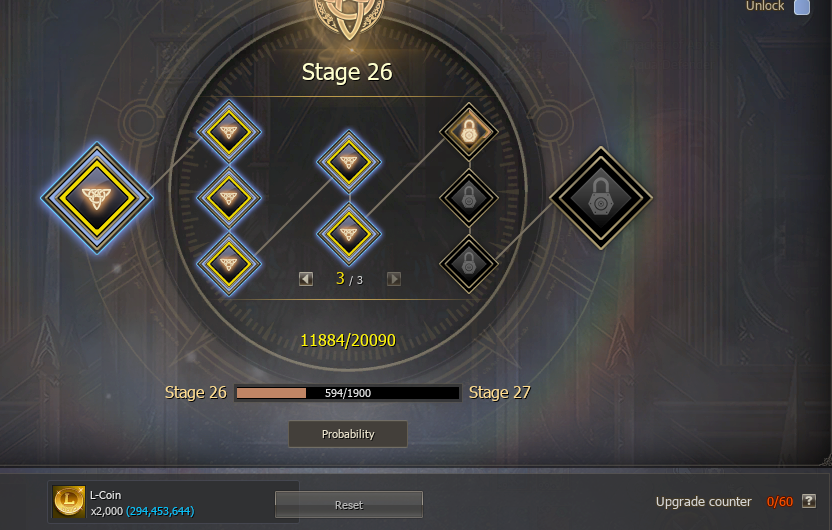Select the highlighted orange padlock node
Screen dimensions: 832x530
[x=468, y=131]
